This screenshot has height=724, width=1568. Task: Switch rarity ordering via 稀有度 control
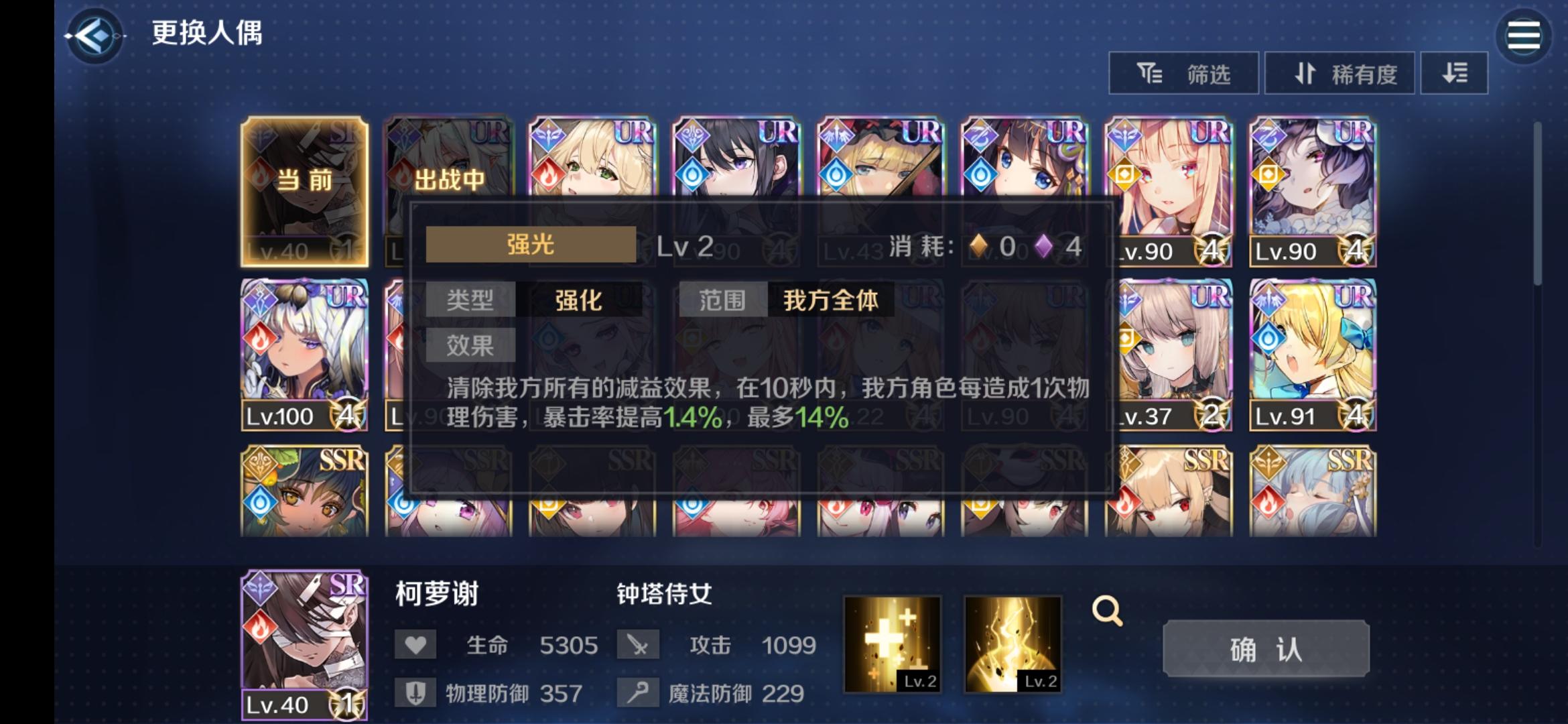coord(1340,74)
